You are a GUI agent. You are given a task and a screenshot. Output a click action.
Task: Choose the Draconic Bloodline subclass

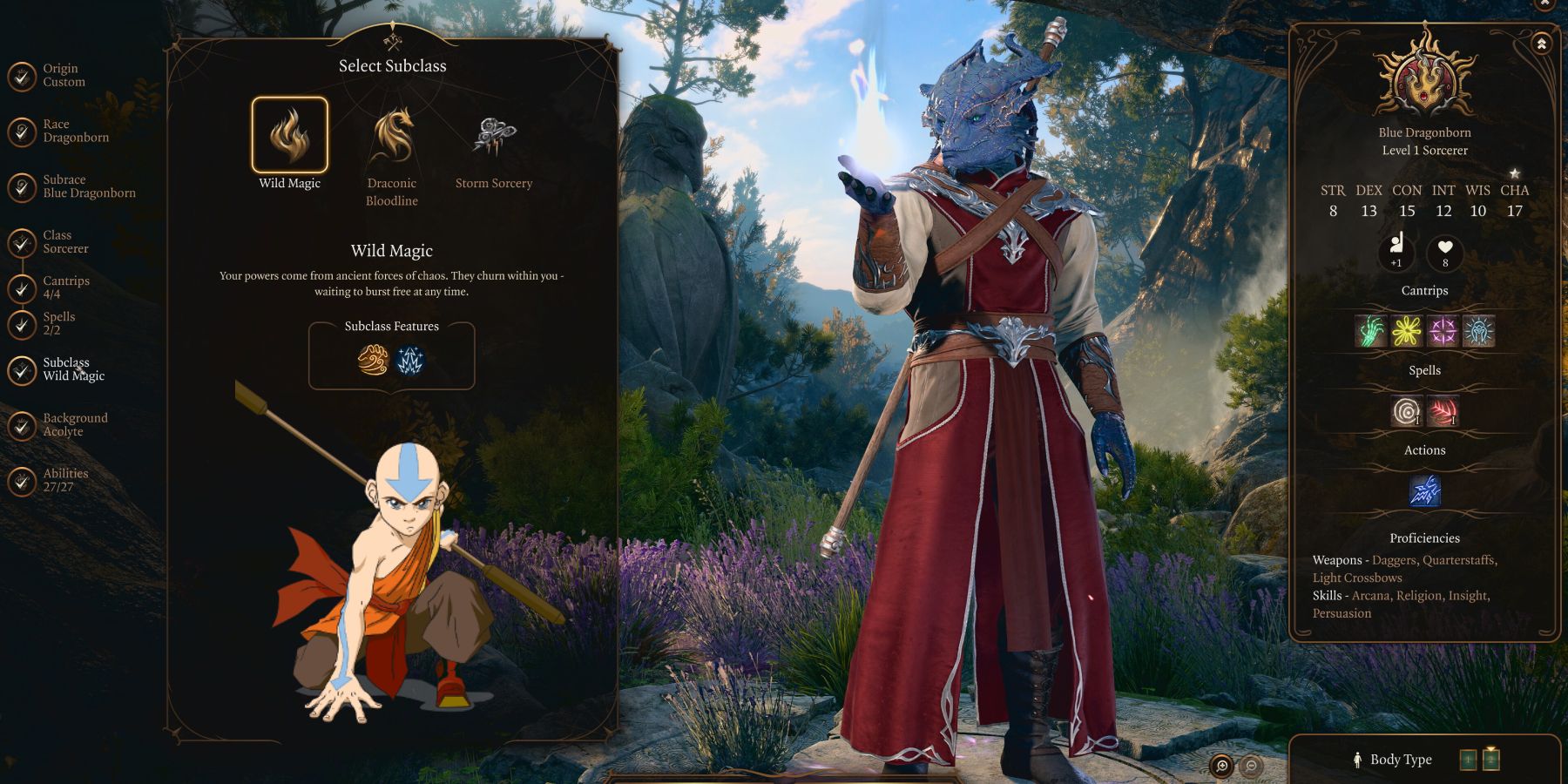pos(392,136)
